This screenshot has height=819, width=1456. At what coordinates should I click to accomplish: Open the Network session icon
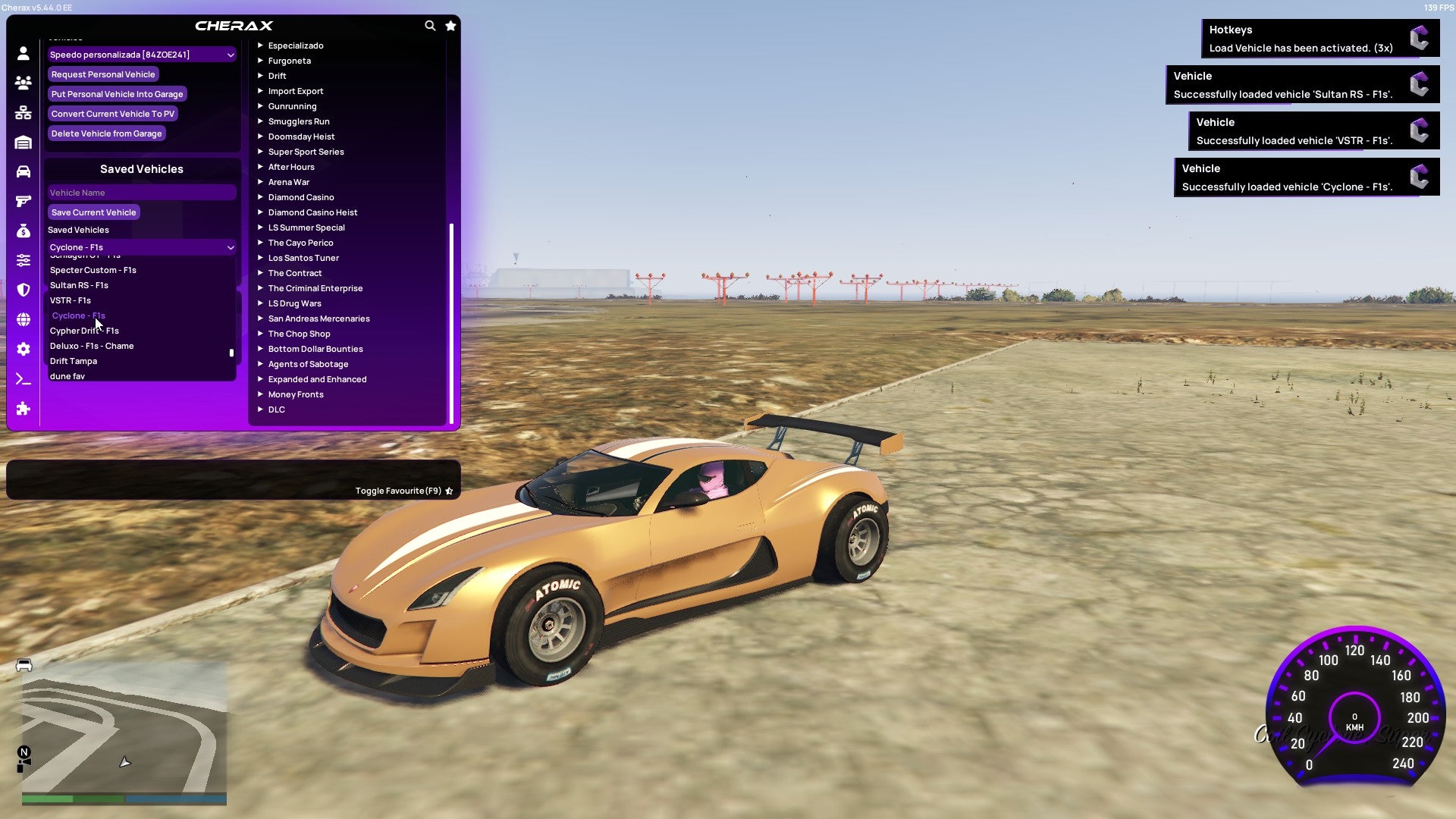[23, 112]
